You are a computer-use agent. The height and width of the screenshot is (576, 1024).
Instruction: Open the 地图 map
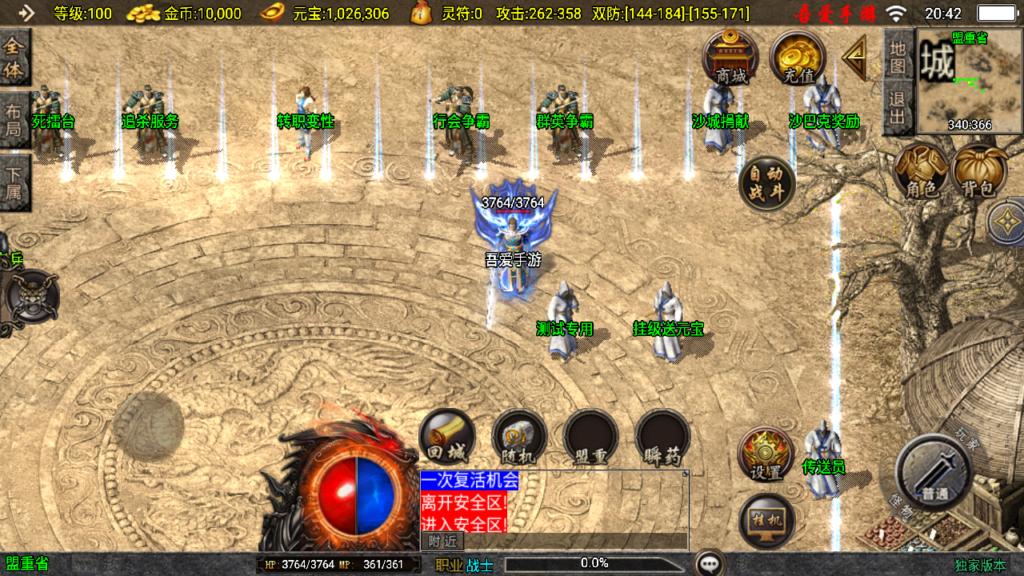point(898,56)
